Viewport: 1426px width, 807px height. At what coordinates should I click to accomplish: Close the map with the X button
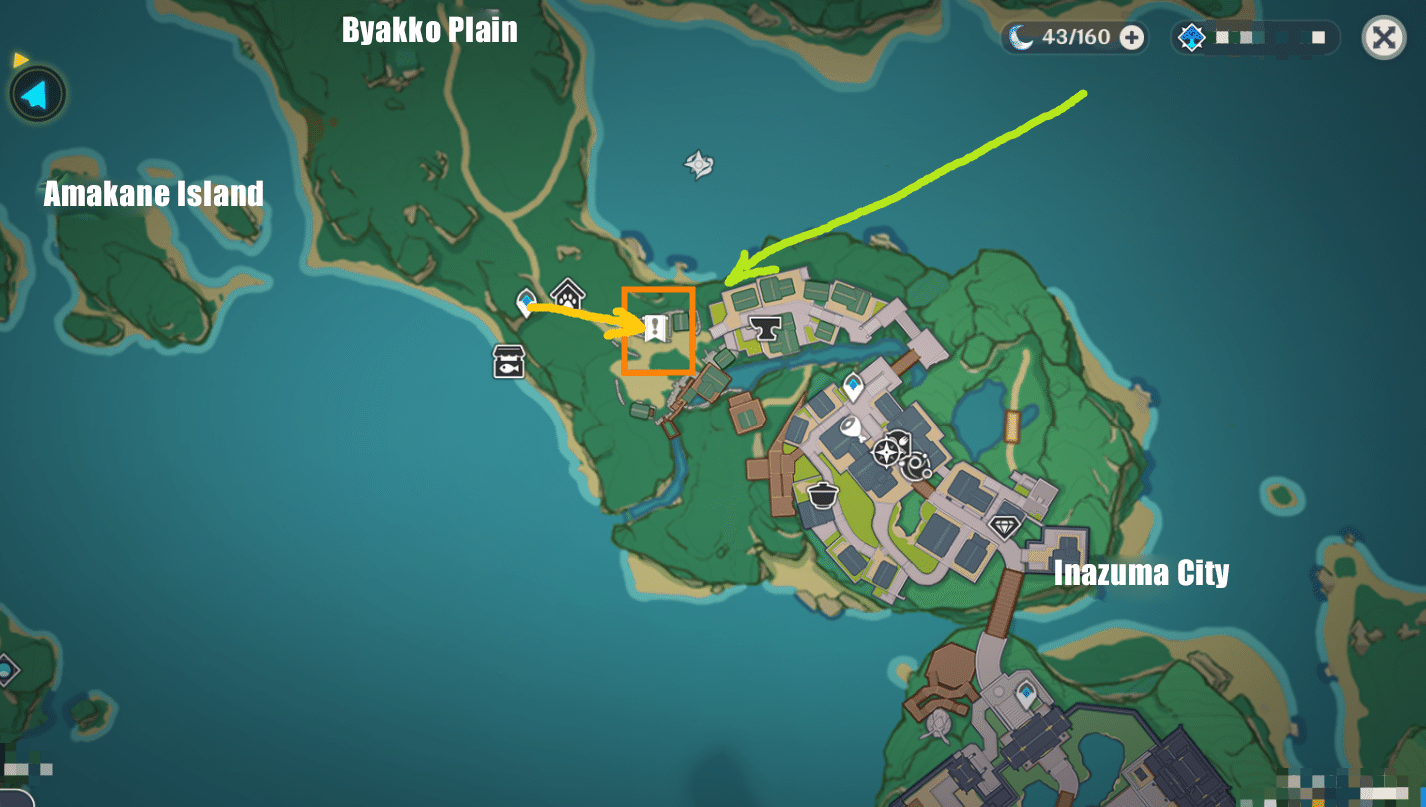tap(1385, 38)
